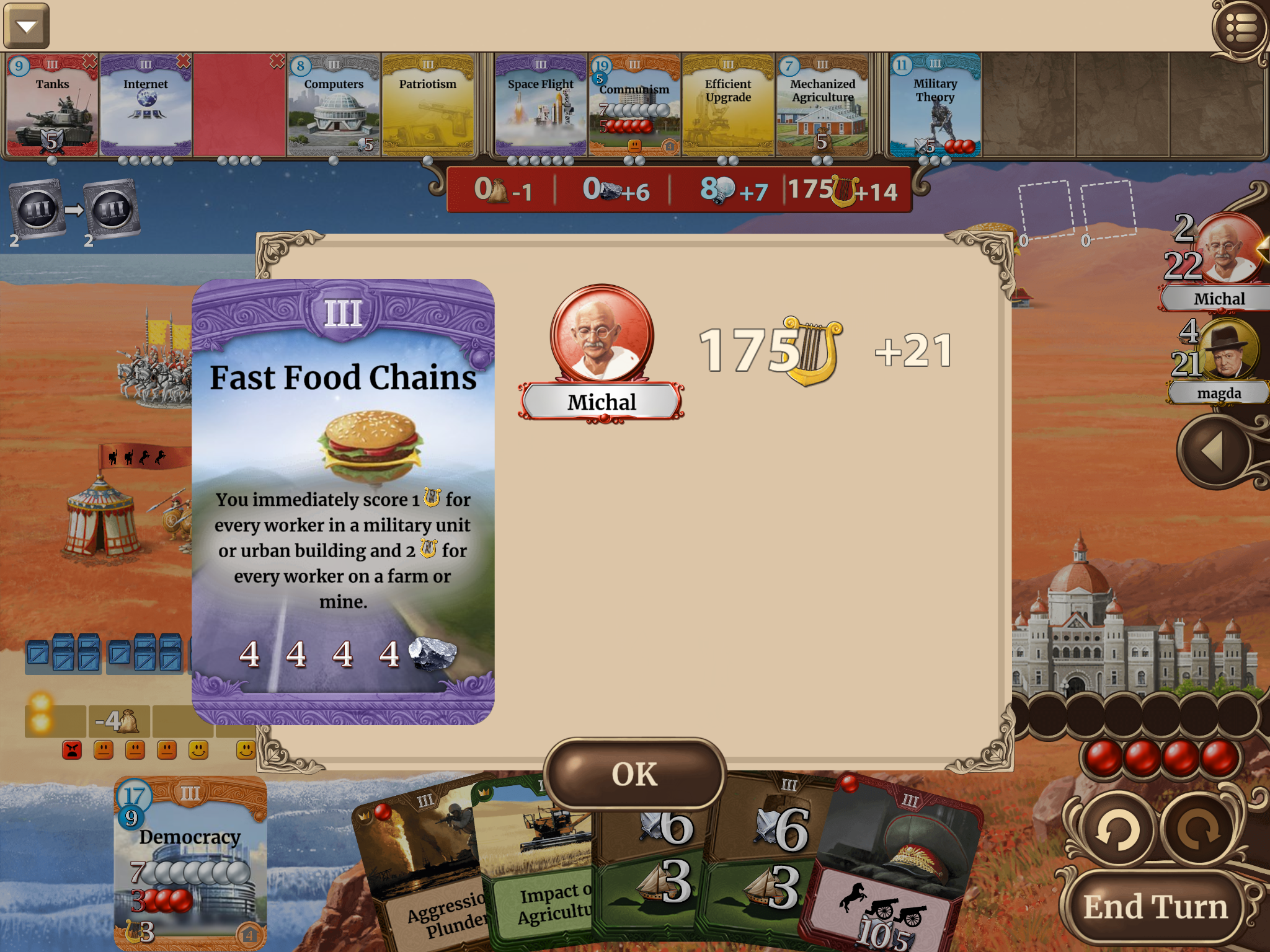Choose the Computers card
1270x952 pixels.
[x=334, y=105]
